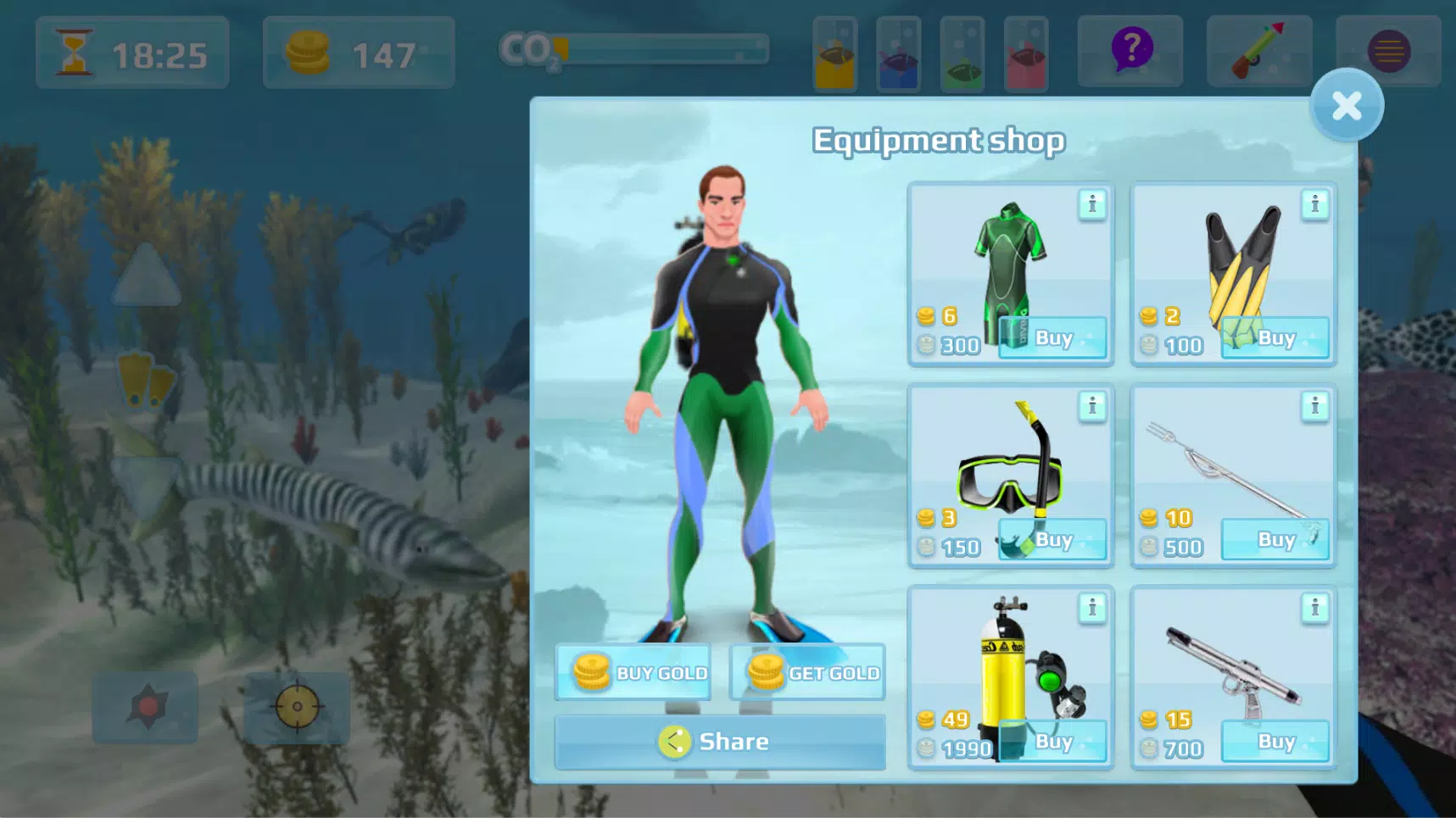Click the CO2 level bar
The height and width of the screenshot is (818, 1456).
(661, 51)
